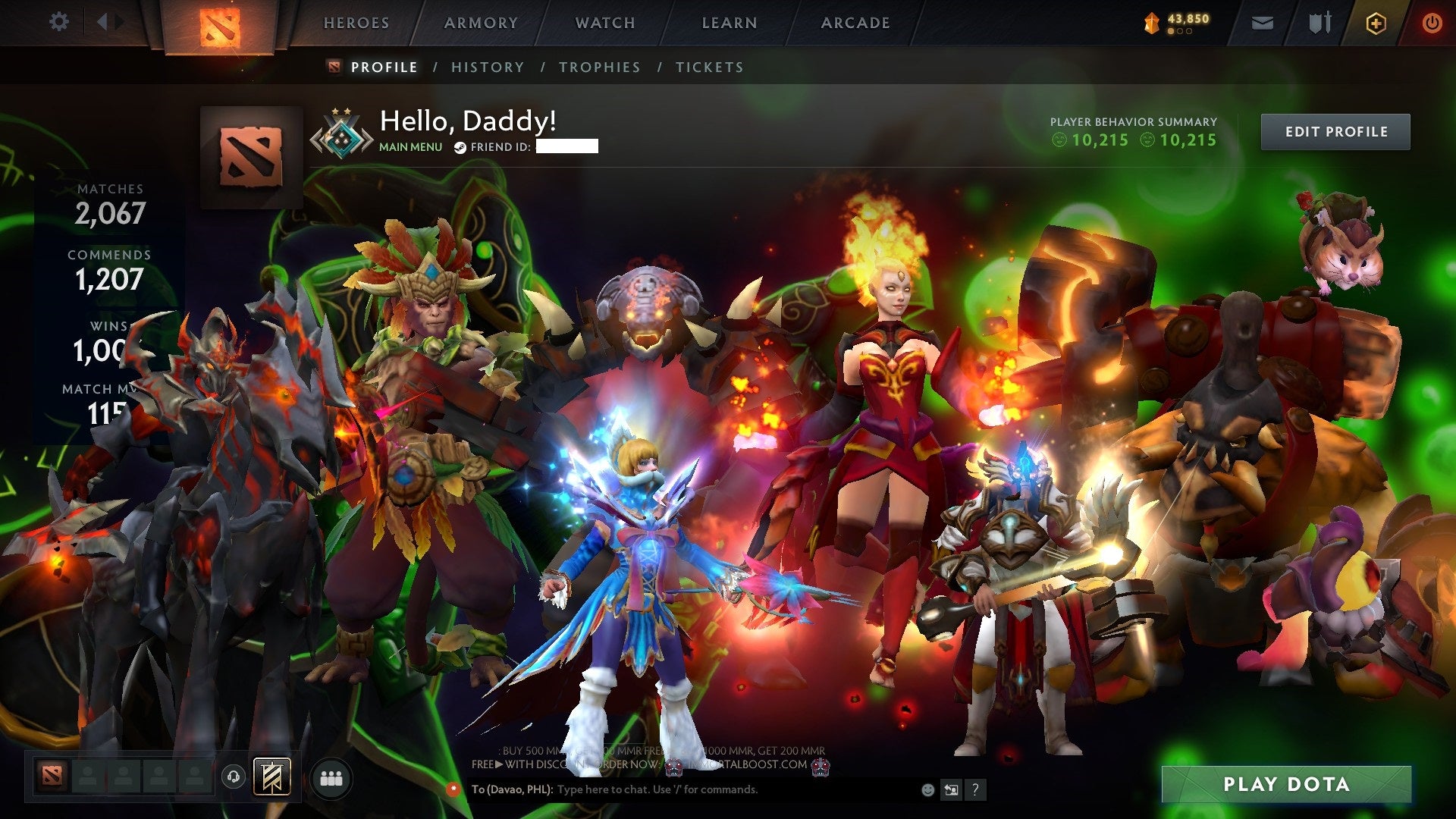
Task: Open the emoticon picker in chat
Action: [927, 789]
